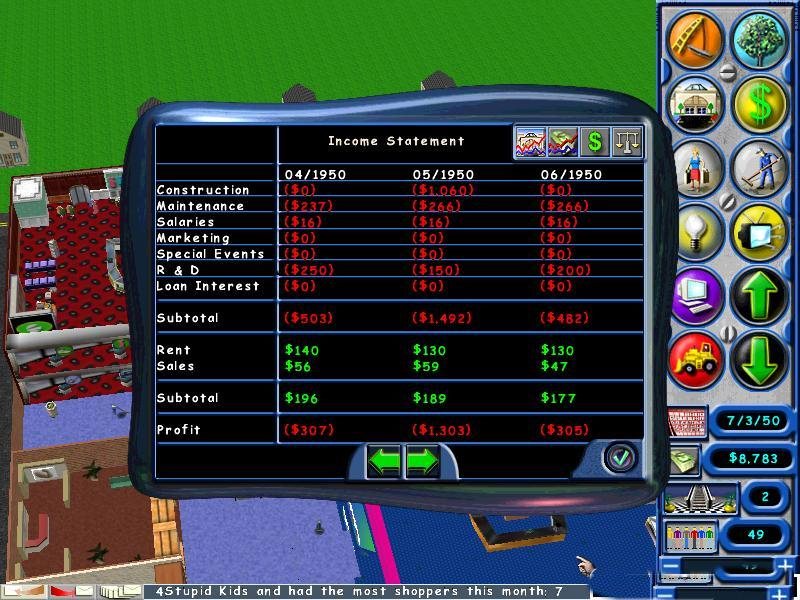The image size is (800, 600).
Task: Open the shopper with bags button
Action: (693, 167)
